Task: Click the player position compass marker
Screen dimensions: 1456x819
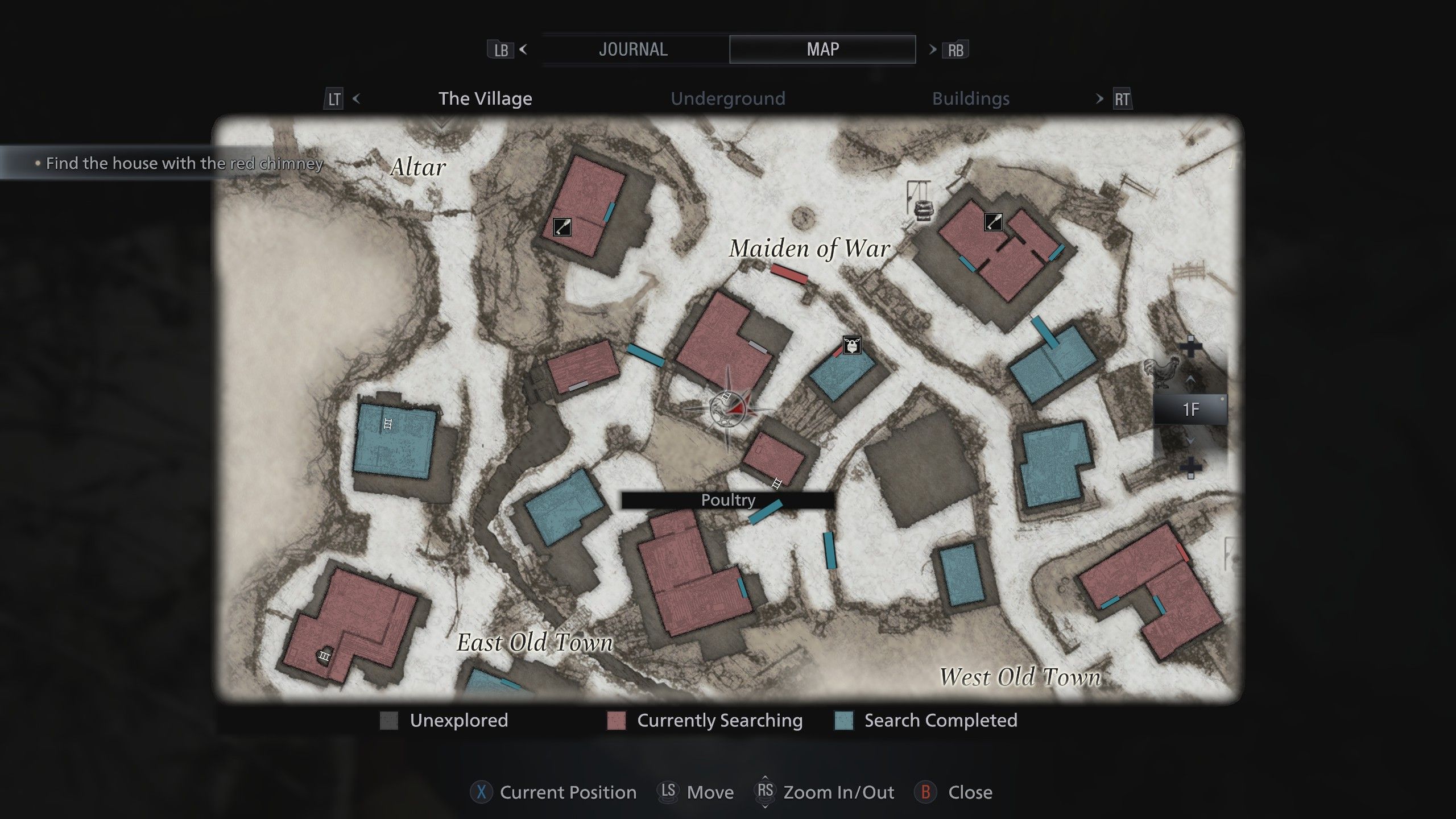Action: pyautogui.click(x=729, y=408)
